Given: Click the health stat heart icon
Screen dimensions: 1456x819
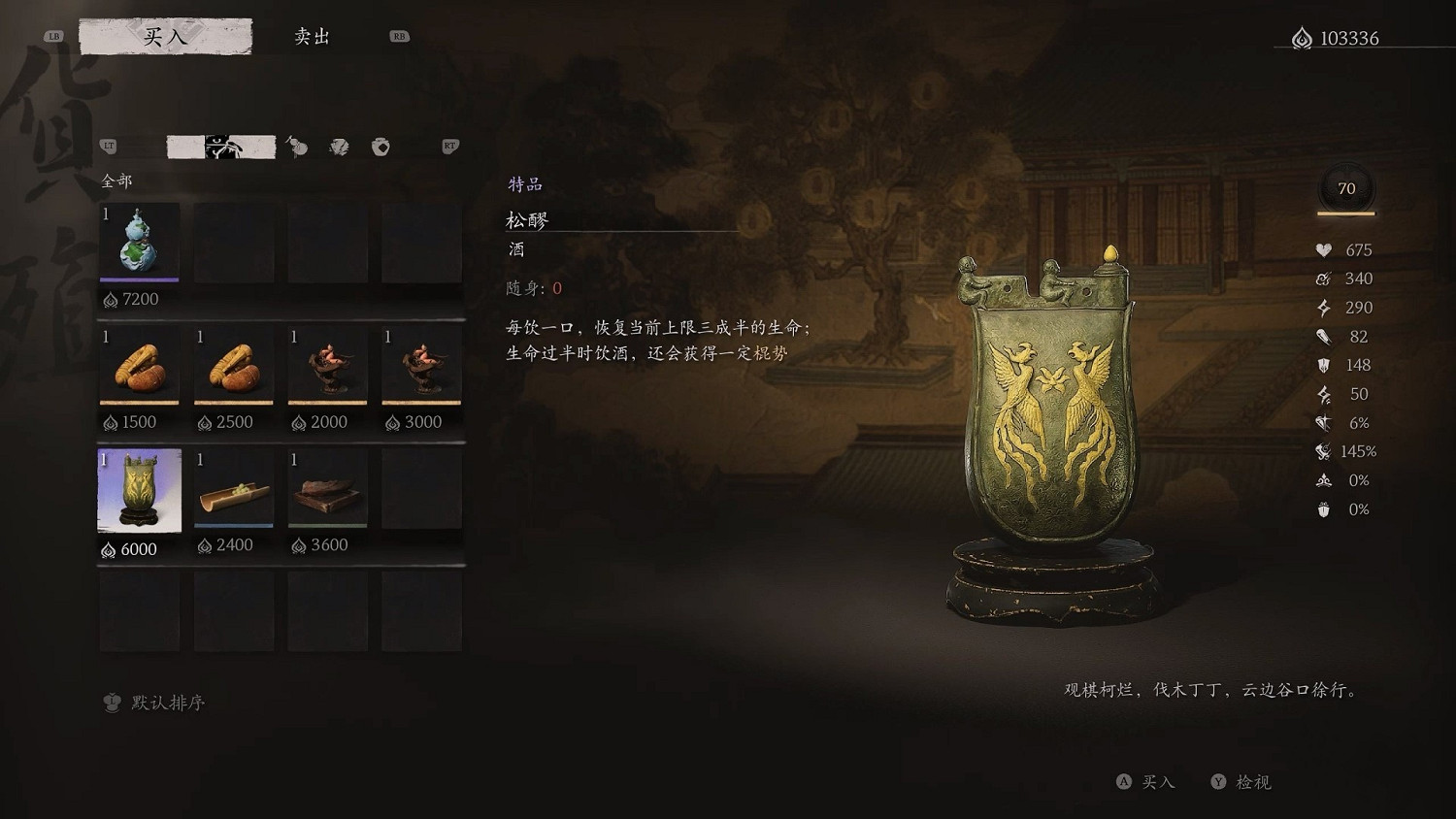Looking at the screenshot, I should (1322, 249).
